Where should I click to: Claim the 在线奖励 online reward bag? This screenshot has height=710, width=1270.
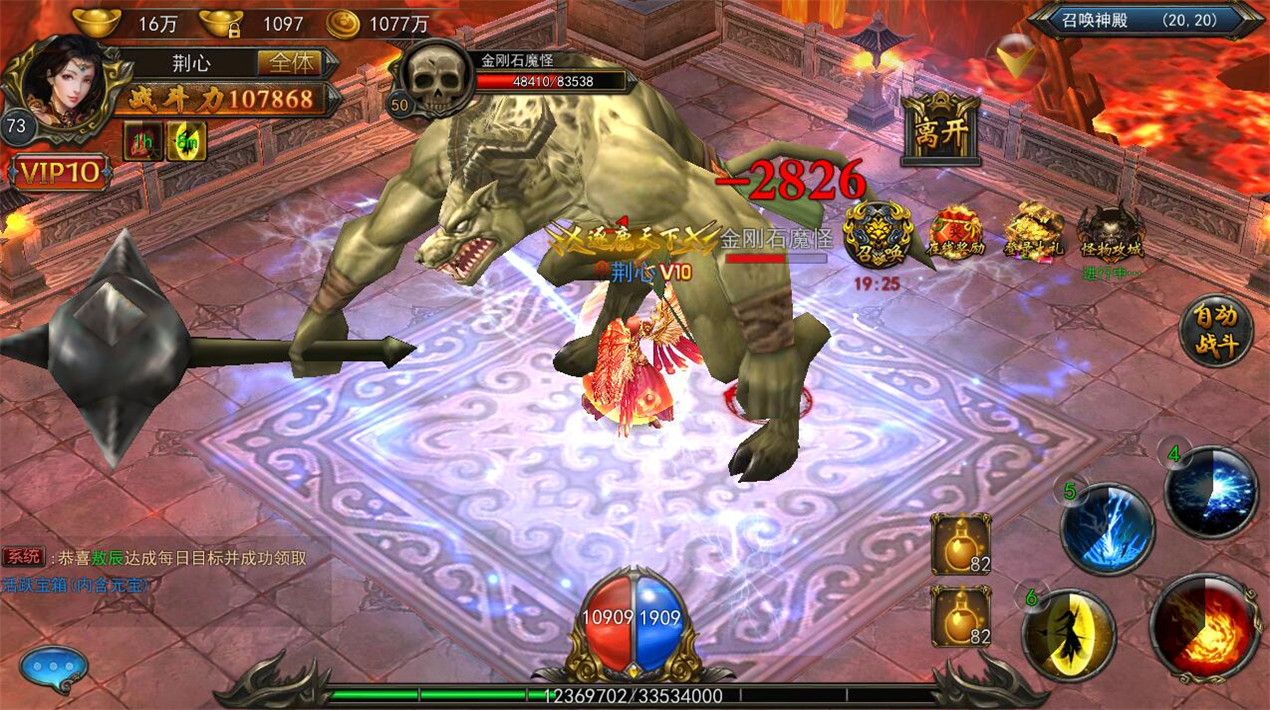coord(956,234)
